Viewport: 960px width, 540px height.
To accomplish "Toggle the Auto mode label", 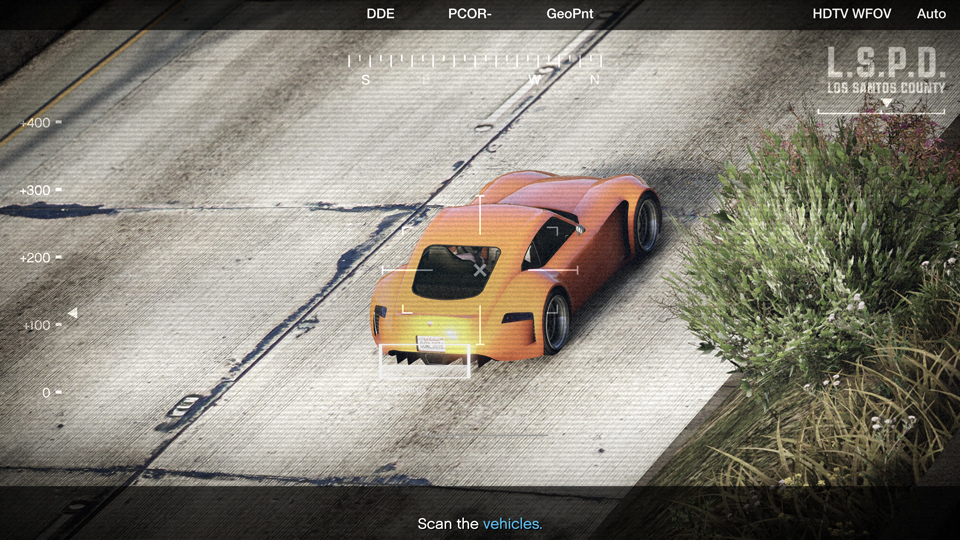I will 931,14.
